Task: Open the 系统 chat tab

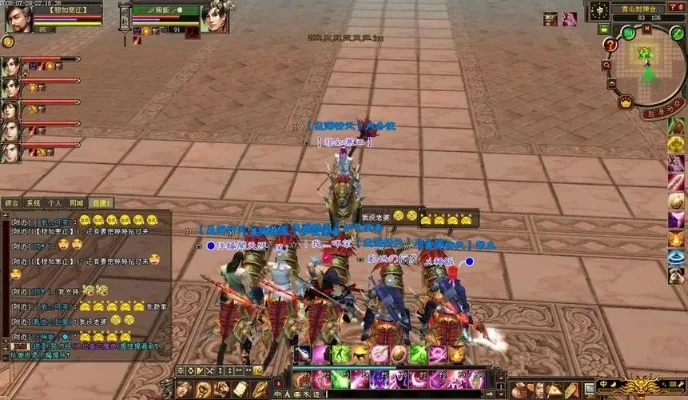Action: pos(33,201)
